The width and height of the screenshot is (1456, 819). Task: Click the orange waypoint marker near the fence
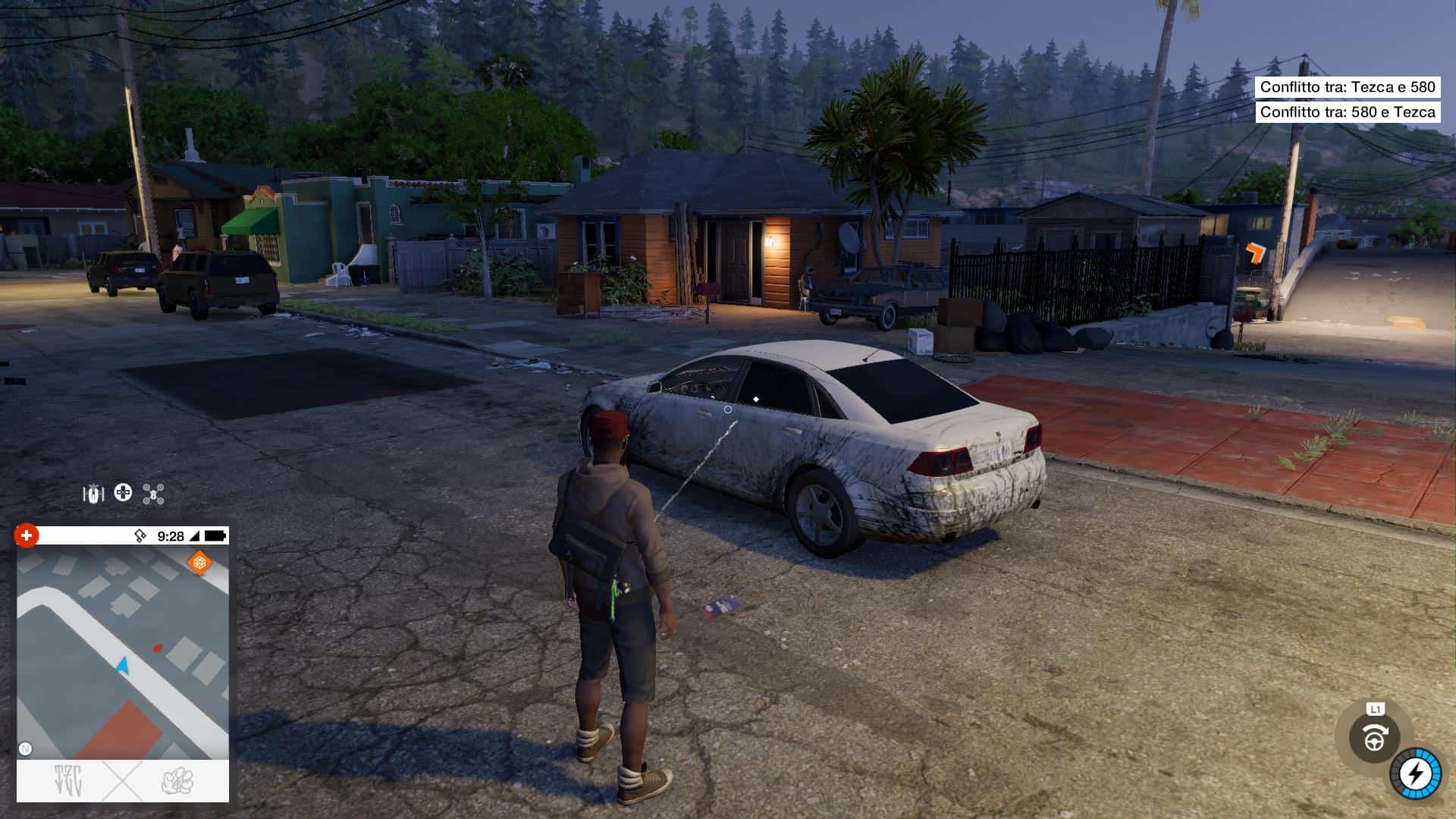click(1255, 252)
